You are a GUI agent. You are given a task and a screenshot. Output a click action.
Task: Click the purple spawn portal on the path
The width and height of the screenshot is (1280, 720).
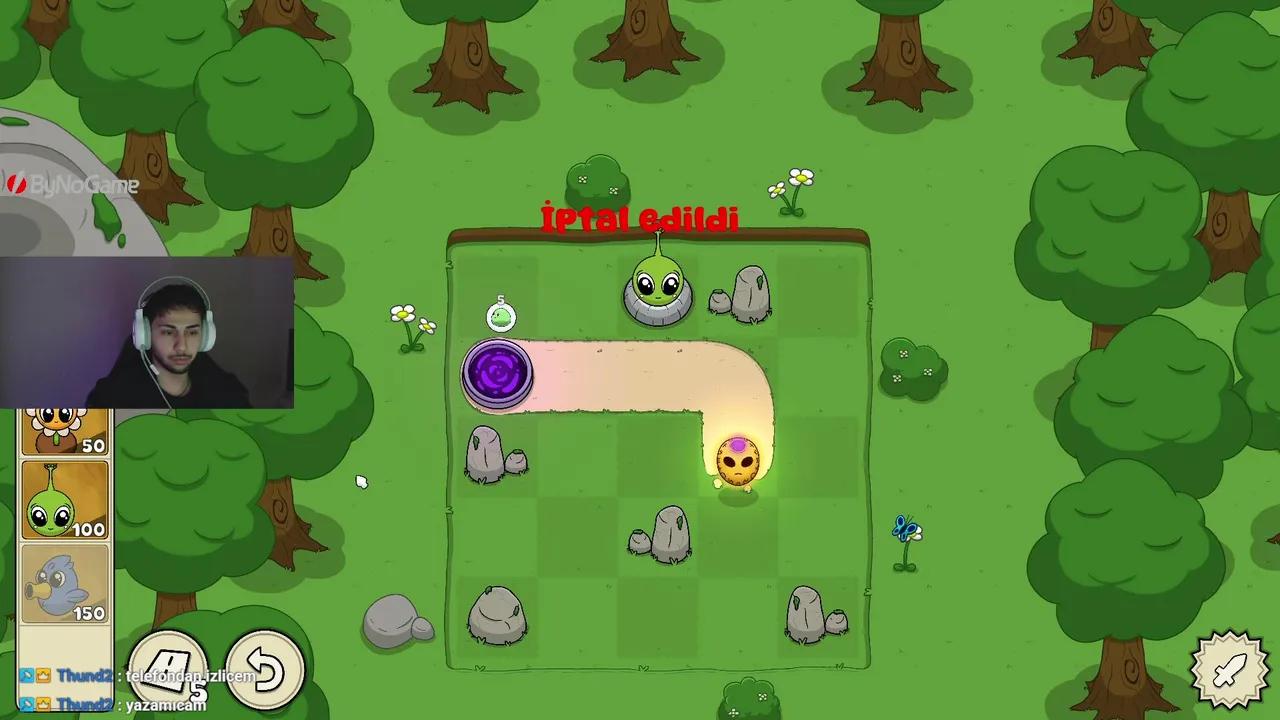498,375
